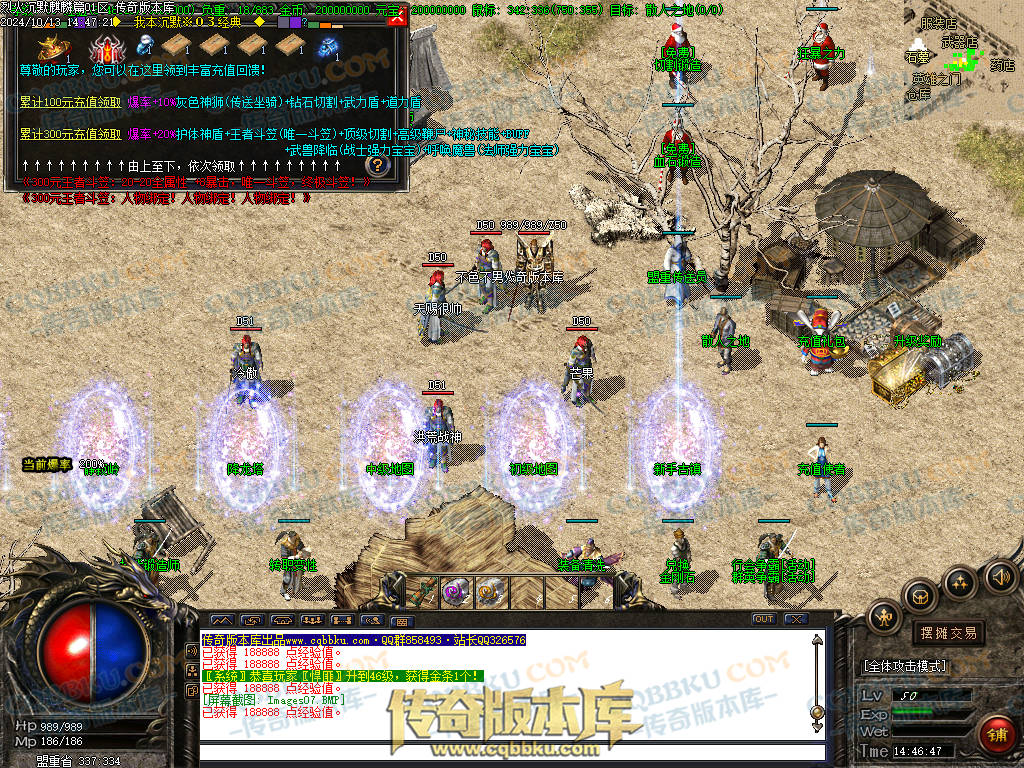Click the cube icon round button
This screenshot has height=768, width=1024.
920,597
